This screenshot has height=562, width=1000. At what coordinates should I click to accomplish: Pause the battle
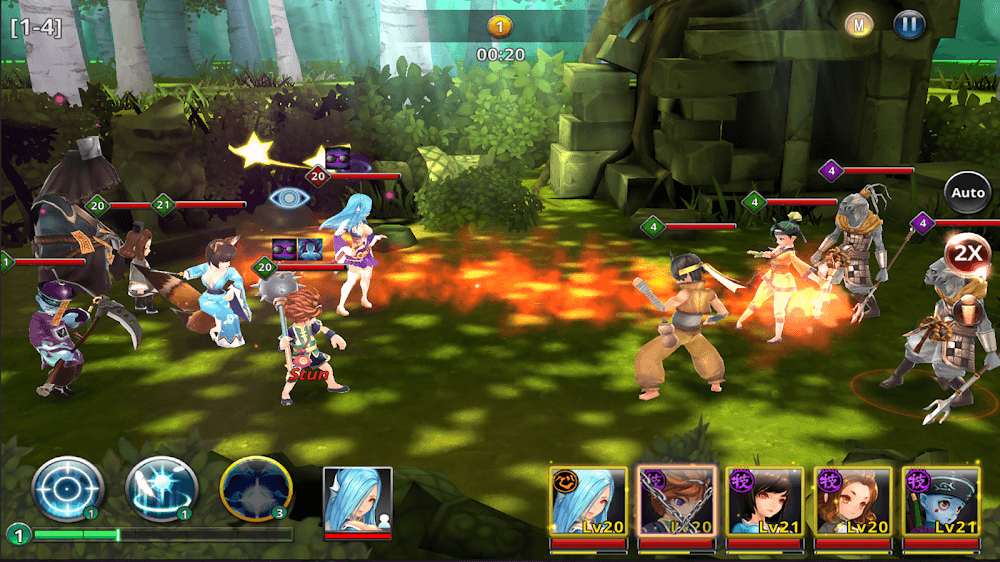909,24
